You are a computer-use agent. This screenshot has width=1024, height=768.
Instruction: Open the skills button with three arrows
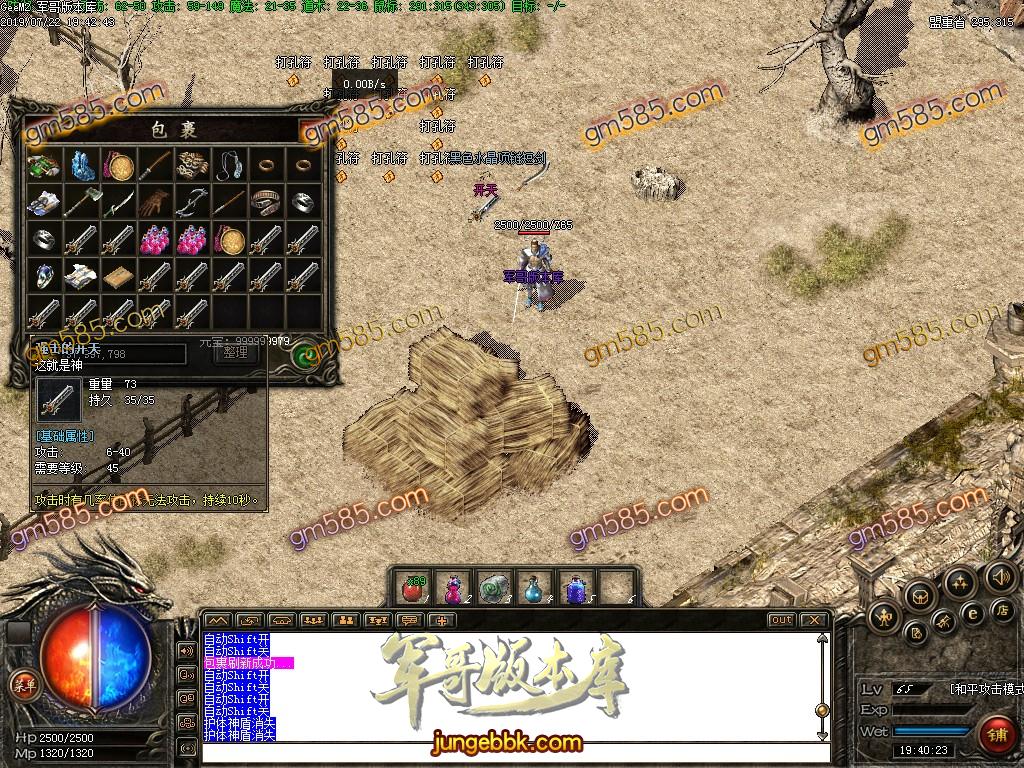tap(960, 583)
